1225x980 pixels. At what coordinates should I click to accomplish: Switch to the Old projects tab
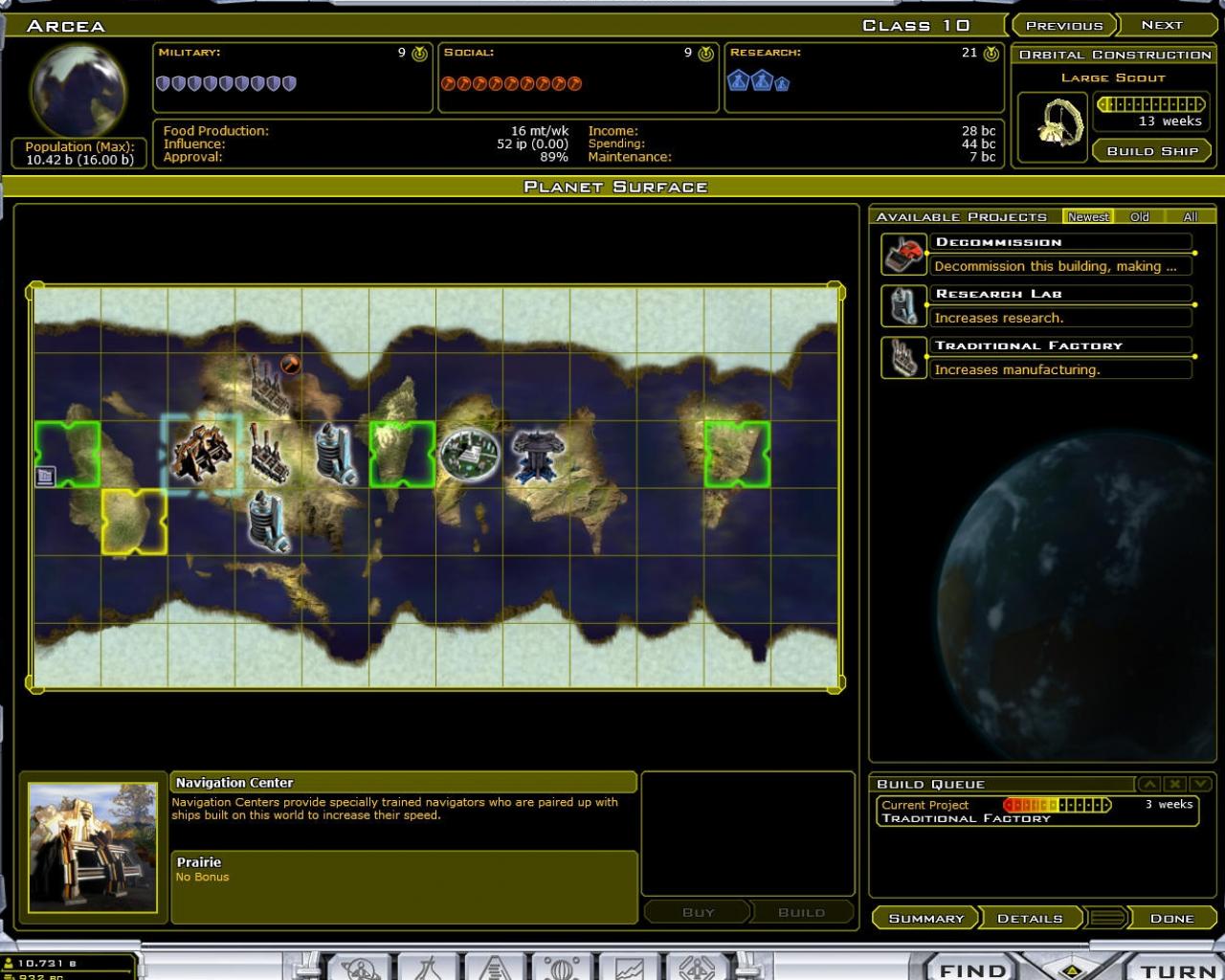(x=1141, y=217)
